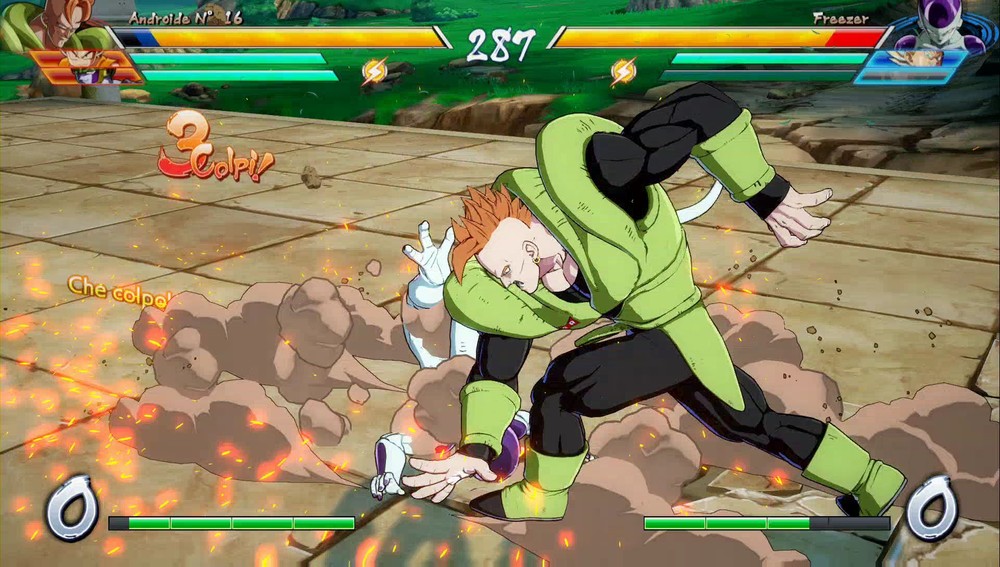Activate the Sparking lightning icon beside Android 16's gauges
The height and width of the screenshot is (567, 1000).
coord(375,71)
